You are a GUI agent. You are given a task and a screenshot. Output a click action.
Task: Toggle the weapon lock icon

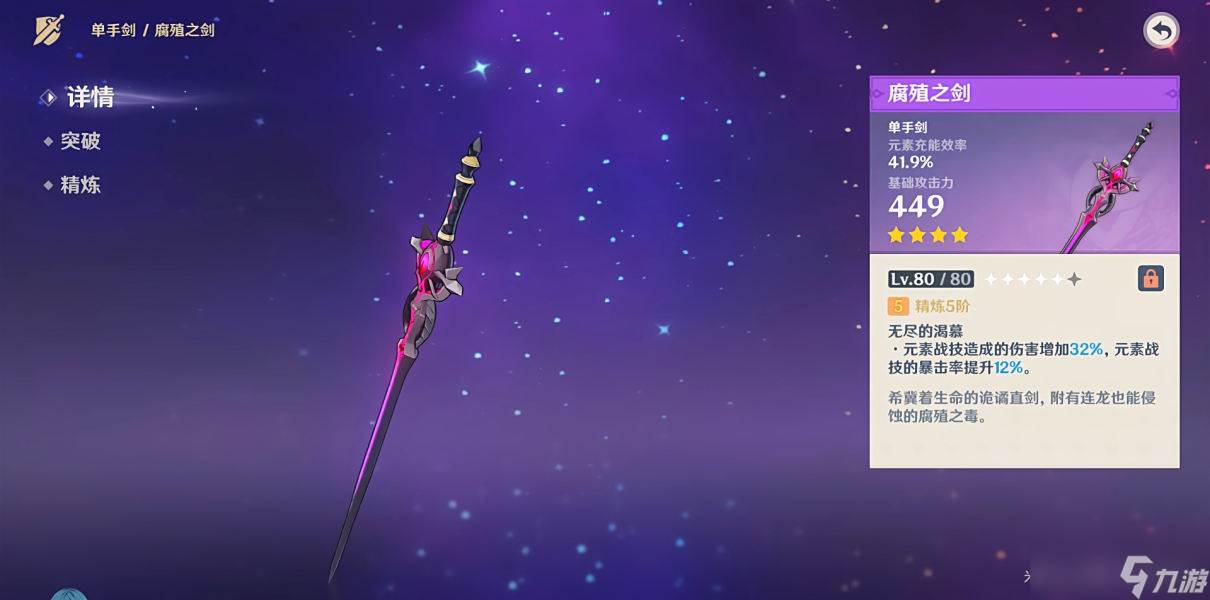pos(1150,279)
